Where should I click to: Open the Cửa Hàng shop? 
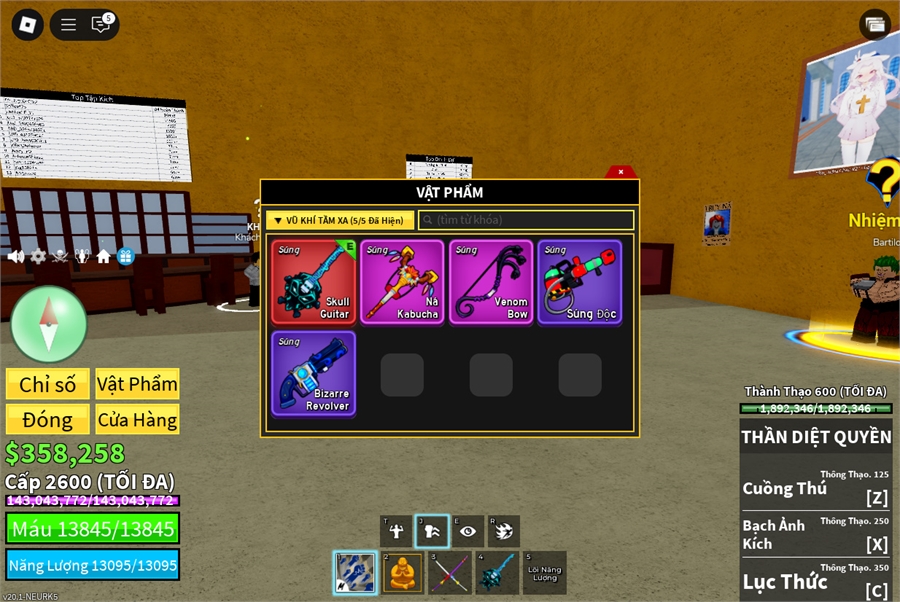coord(137,420)
